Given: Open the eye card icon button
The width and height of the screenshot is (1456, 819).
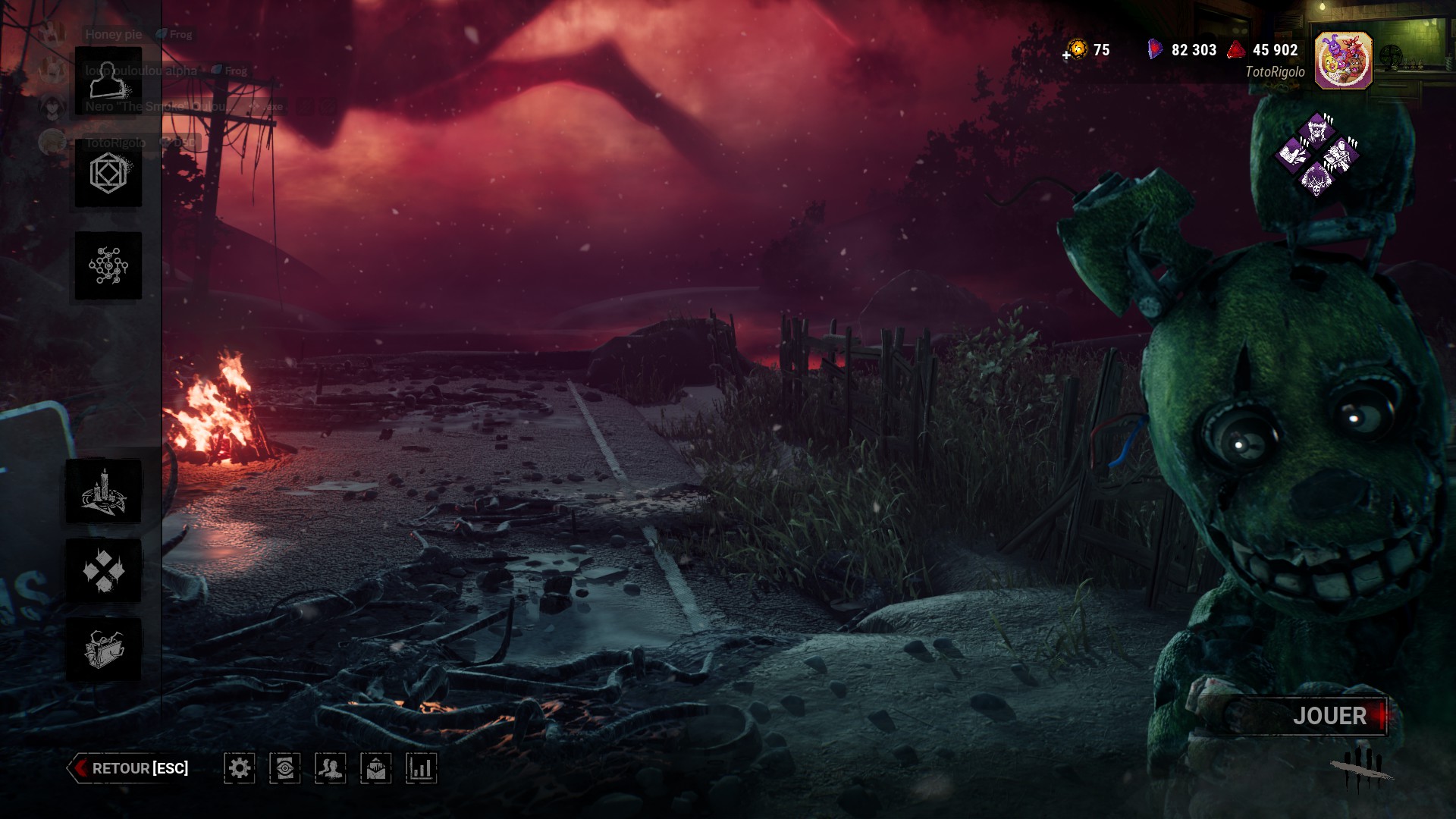Looking at the screenshot, I should point(285,768).
